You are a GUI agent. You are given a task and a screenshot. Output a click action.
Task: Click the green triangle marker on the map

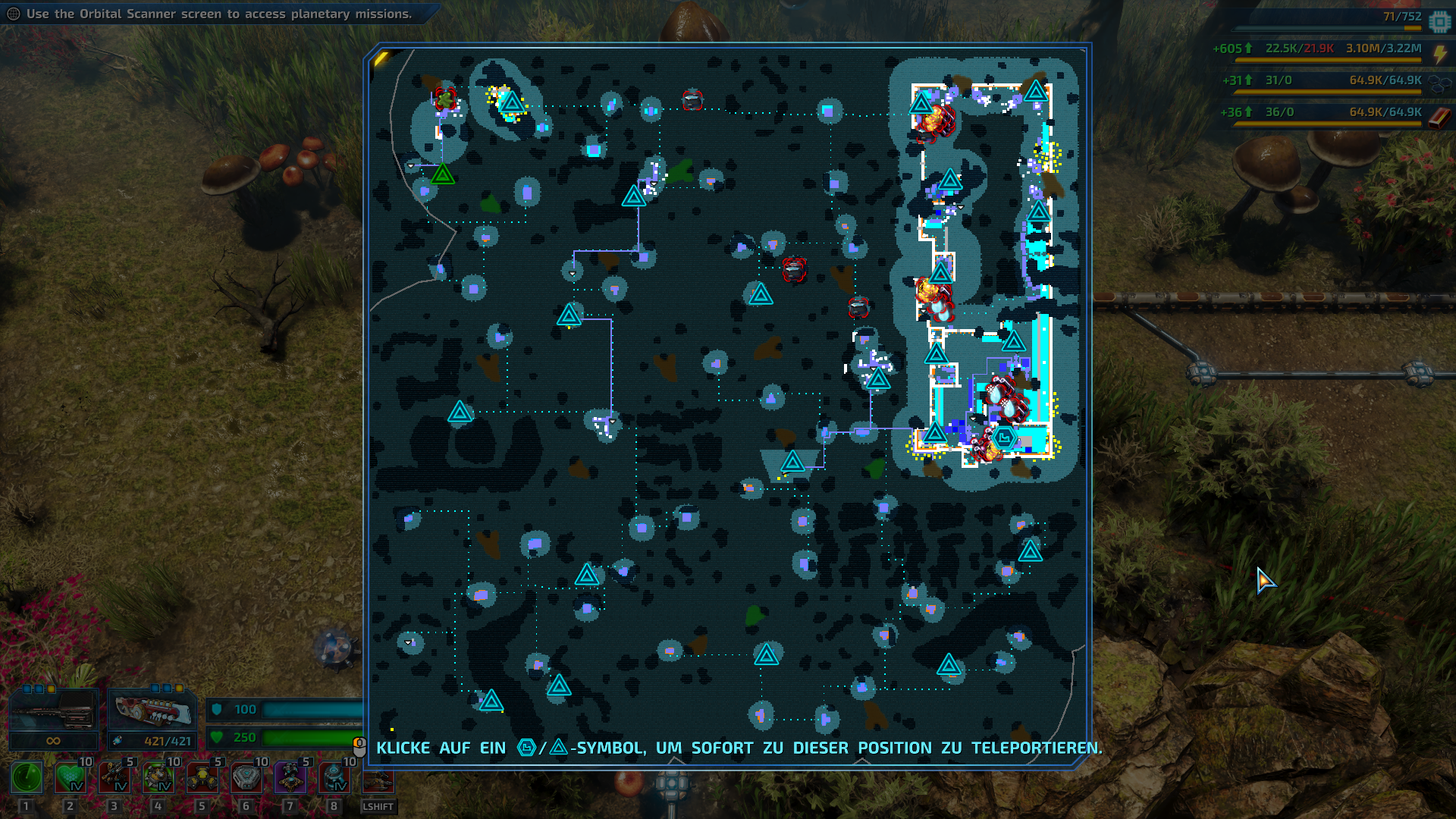click(x=443, y=174)
